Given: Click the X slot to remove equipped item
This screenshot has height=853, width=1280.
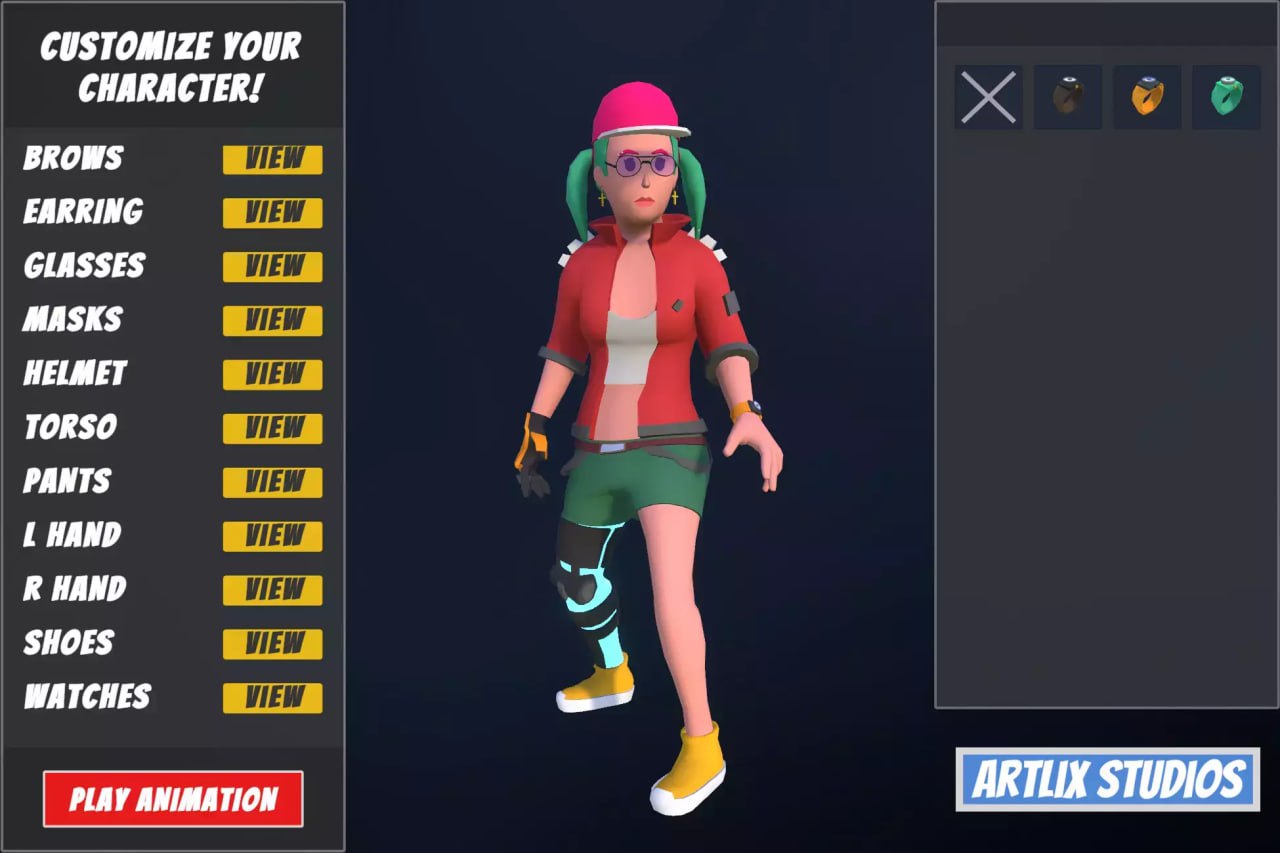Looking at the screenshot, I should pyautogui.click(x=988, y=97).
